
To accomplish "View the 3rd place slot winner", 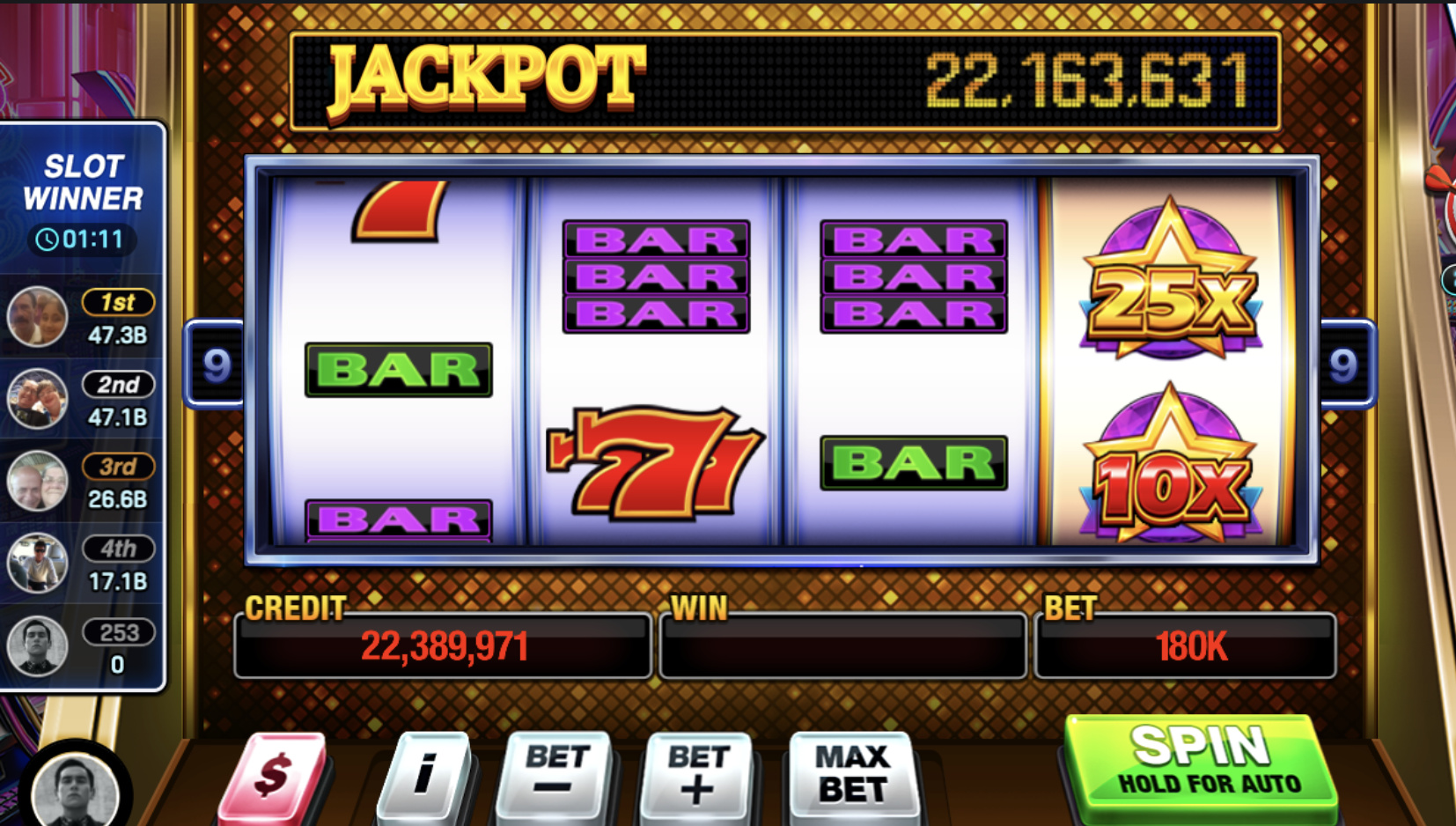I will click(81, 481).
